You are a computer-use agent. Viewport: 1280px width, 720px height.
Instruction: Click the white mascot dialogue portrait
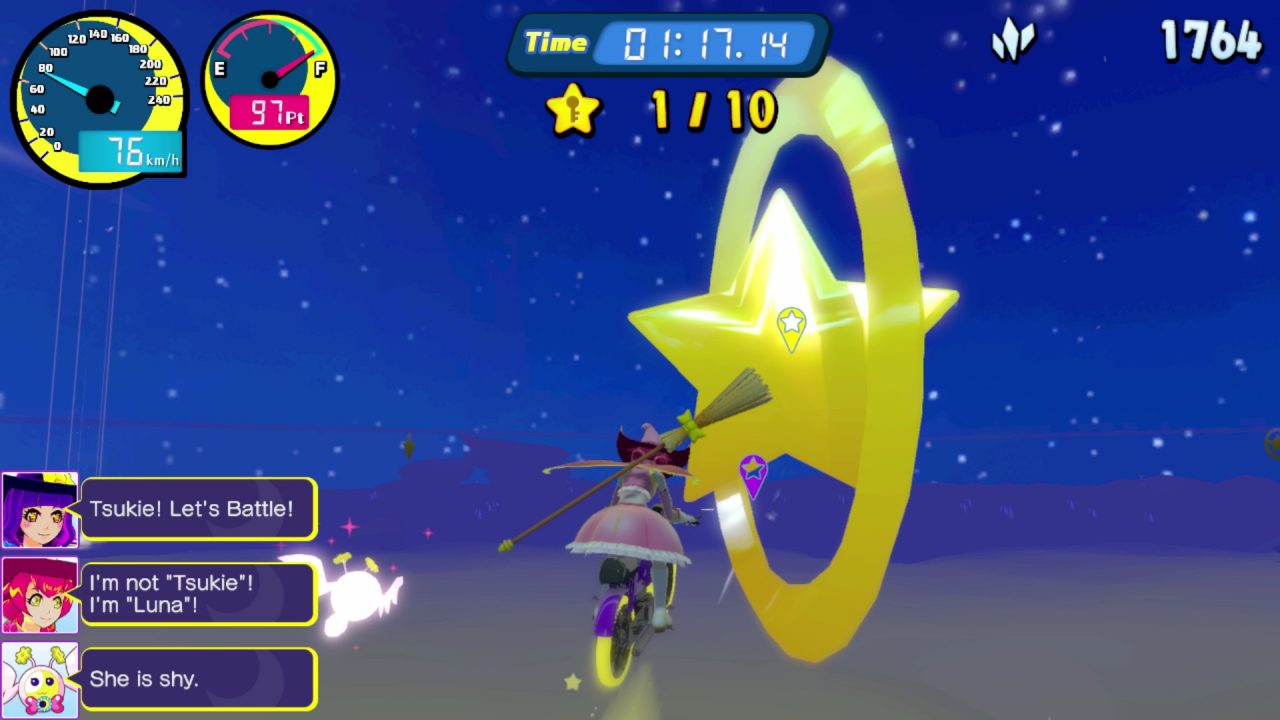tap(40, 680)
